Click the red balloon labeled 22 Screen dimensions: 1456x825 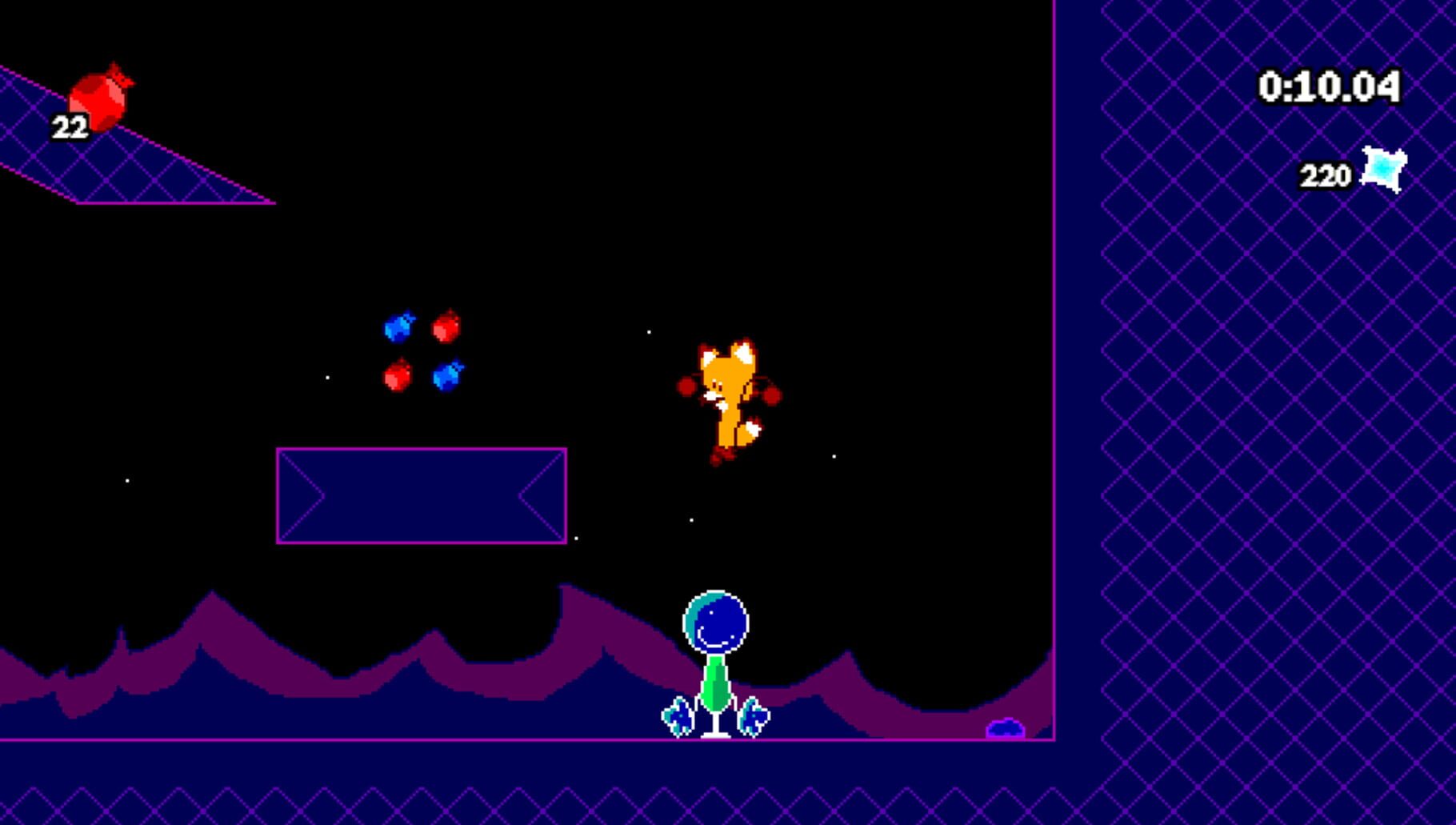(x=100, y=98)
